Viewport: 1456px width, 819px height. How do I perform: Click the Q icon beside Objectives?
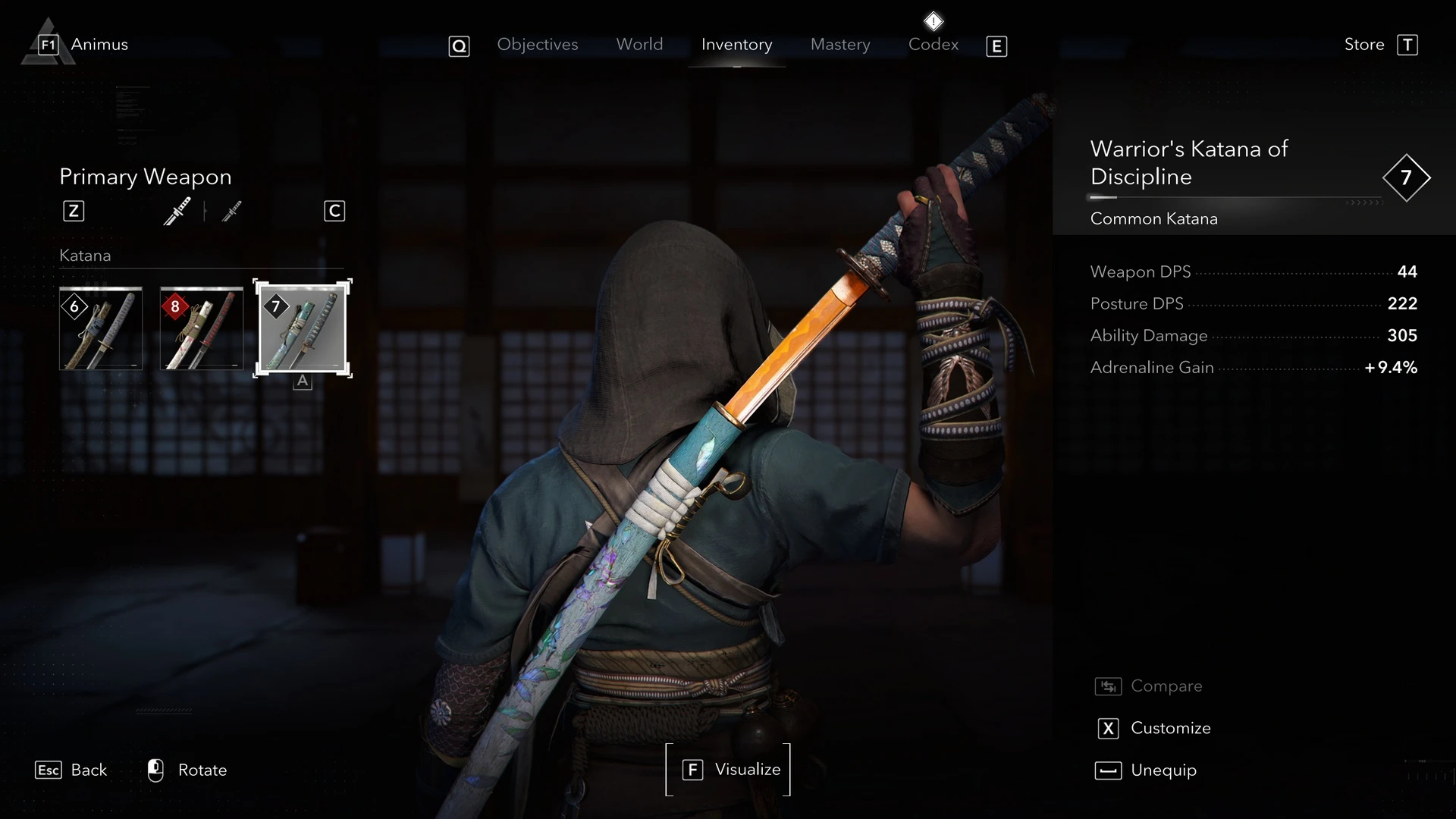[459, 45]
